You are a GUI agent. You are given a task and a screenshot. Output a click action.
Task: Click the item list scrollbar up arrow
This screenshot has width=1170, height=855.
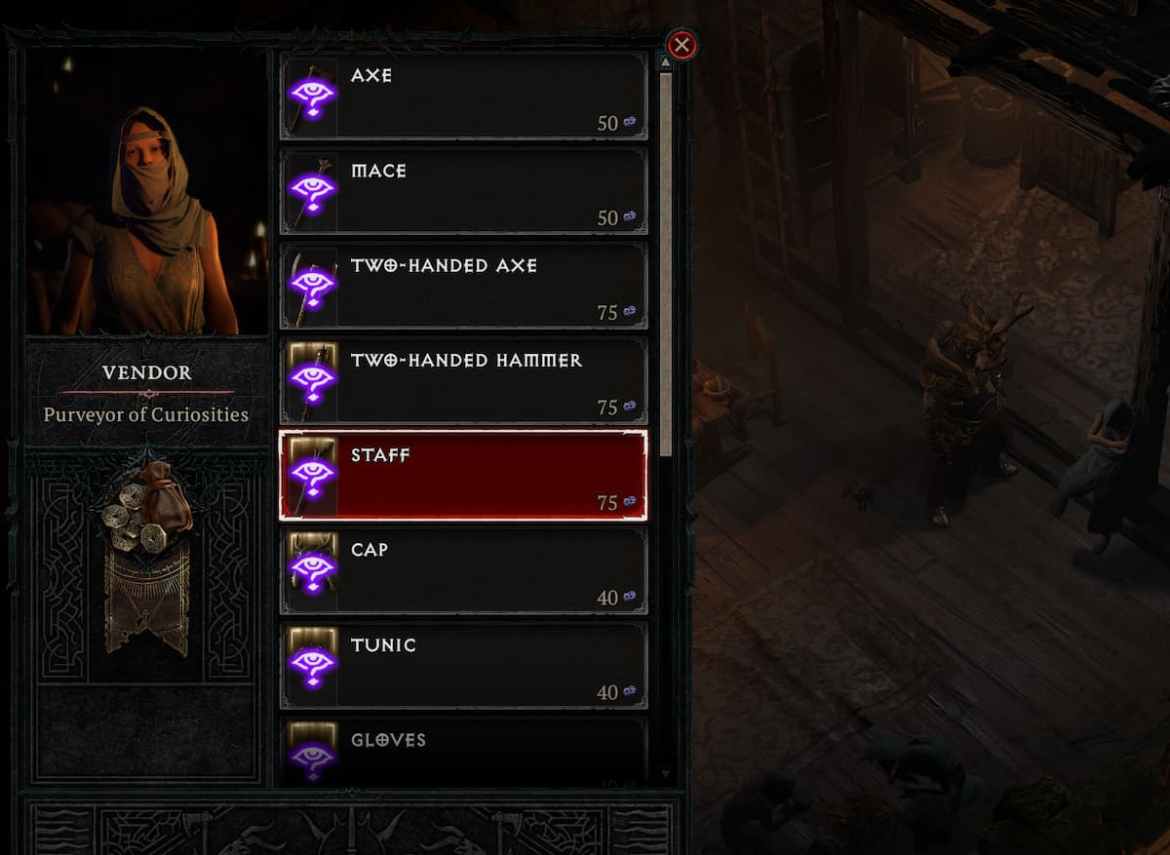pyautogui.click(x=666, y=63)
